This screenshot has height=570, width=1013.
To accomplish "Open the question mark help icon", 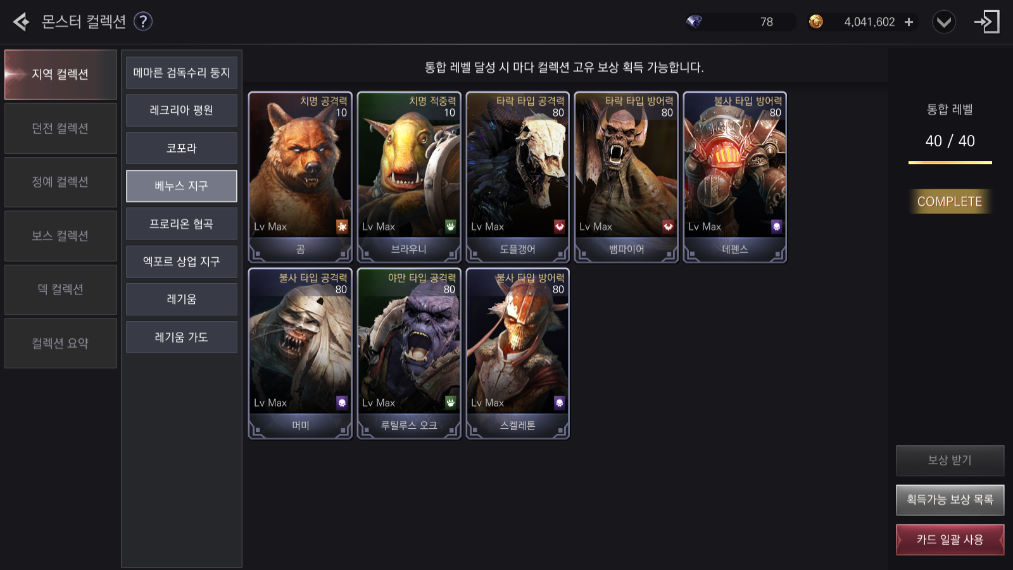I will (143, 21).
